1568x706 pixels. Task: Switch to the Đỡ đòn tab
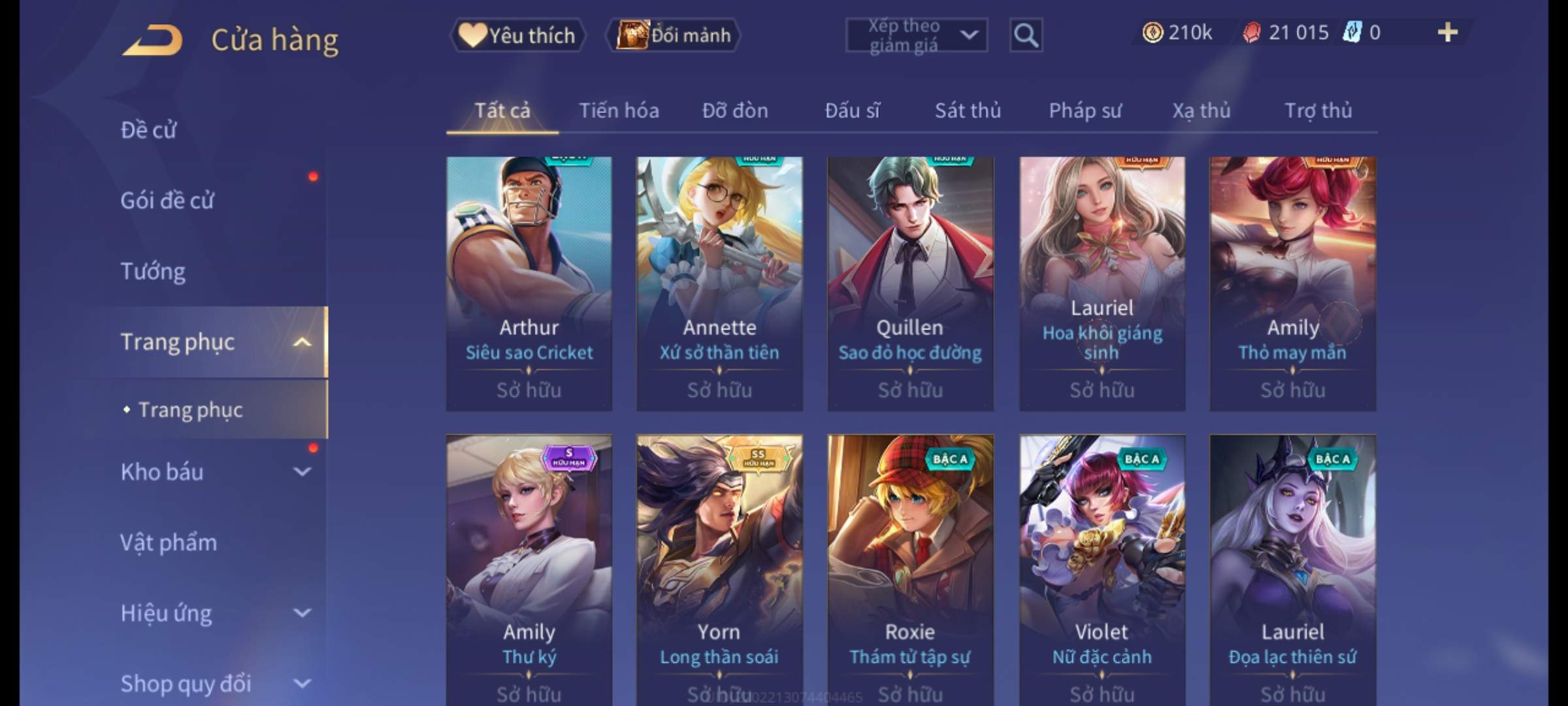[x=735, y=110]
